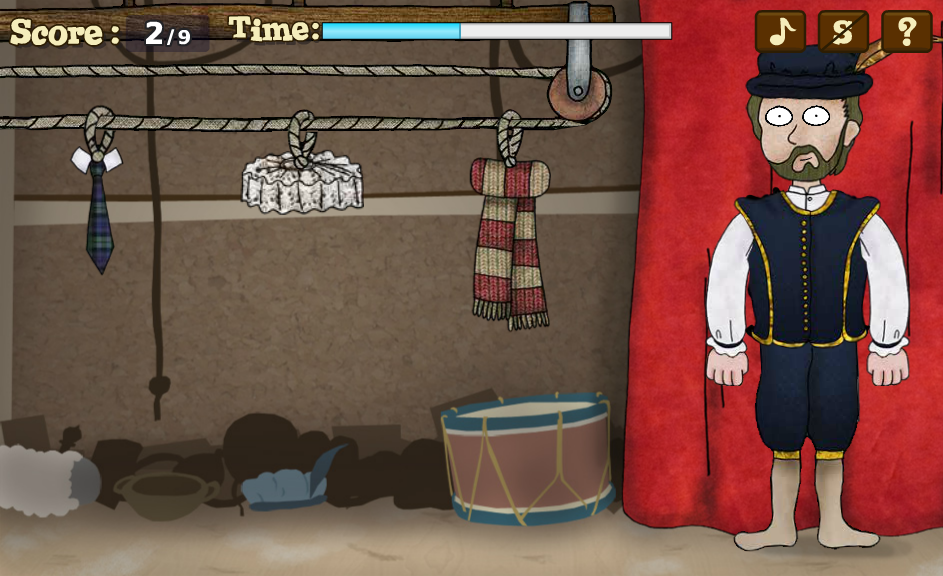Toggle the music note button

pyautogui.click(x=780, y=32)
